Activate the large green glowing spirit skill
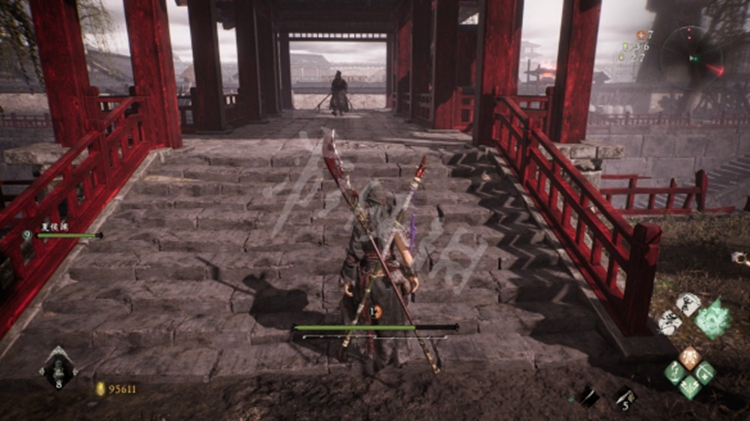750x421 pixels. 713,318
